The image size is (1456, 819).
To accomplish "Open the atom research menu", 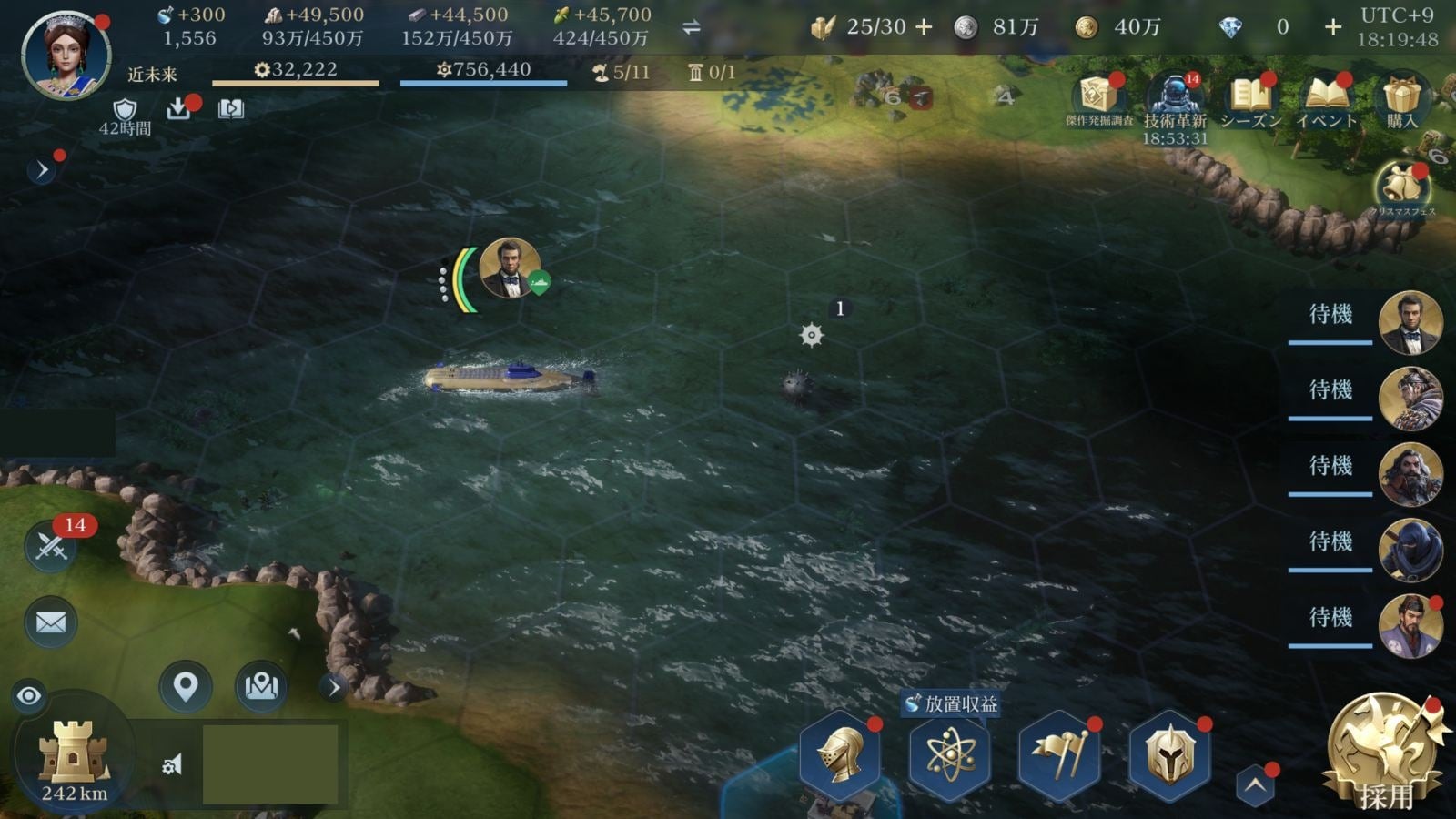I will (950, 755).
